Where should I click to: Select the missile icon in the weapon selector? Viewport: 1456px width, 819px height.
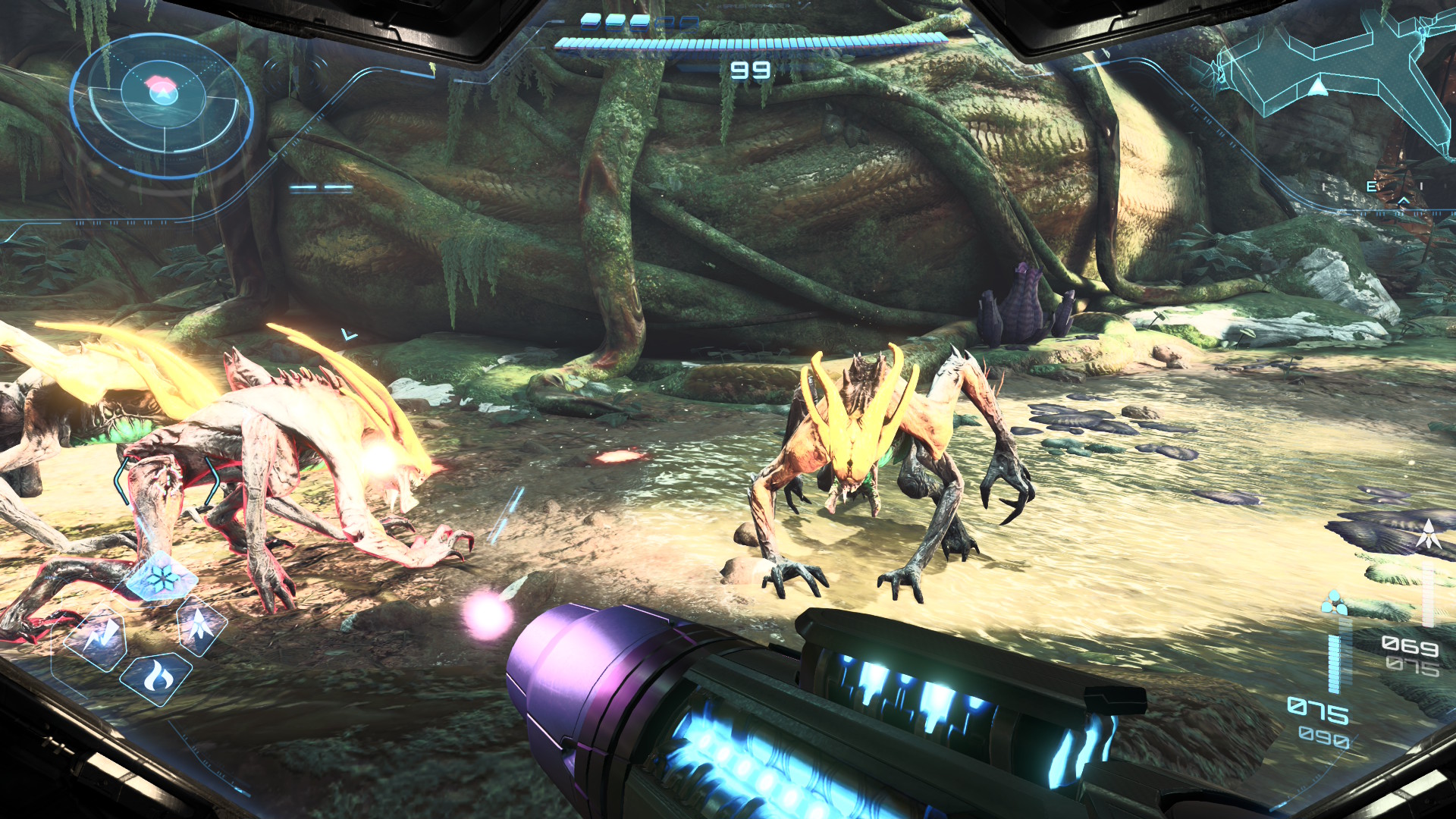pyautogui.click(x=200, y=626)
